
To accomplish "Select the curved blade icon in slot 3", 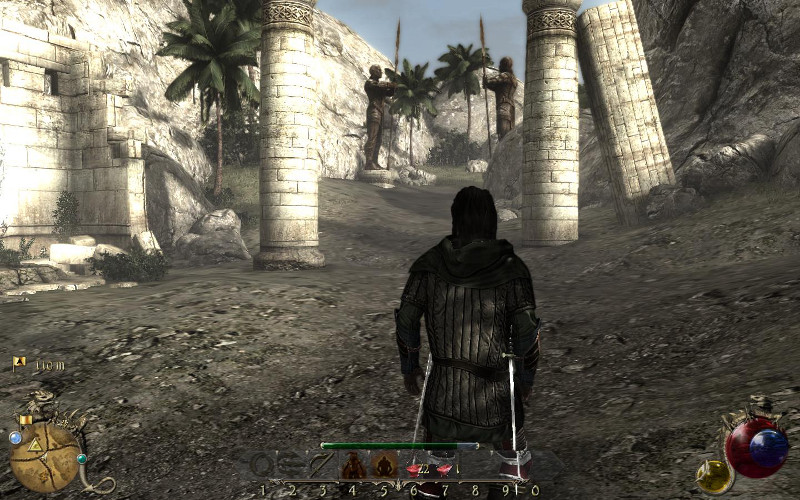I will tap(321, 465).
